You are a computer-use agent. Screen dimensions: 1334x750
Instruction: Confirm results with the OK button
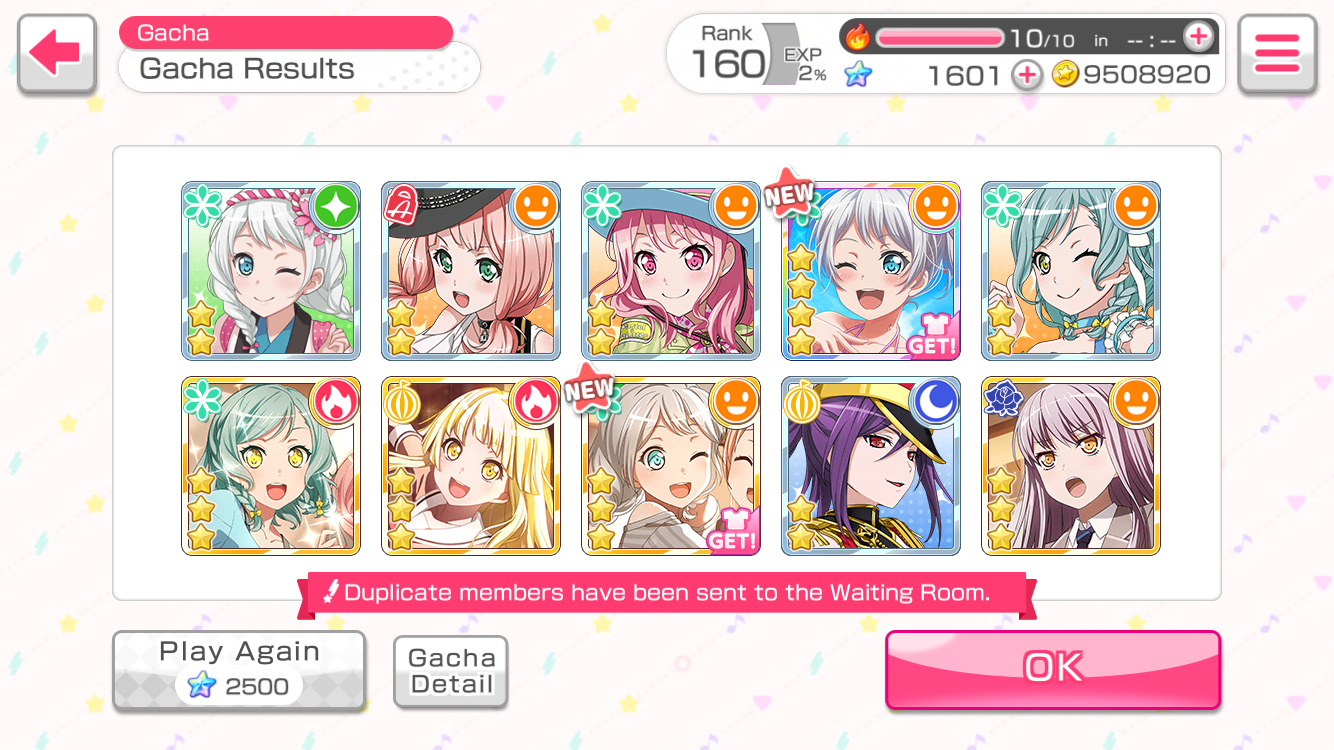1052,668
